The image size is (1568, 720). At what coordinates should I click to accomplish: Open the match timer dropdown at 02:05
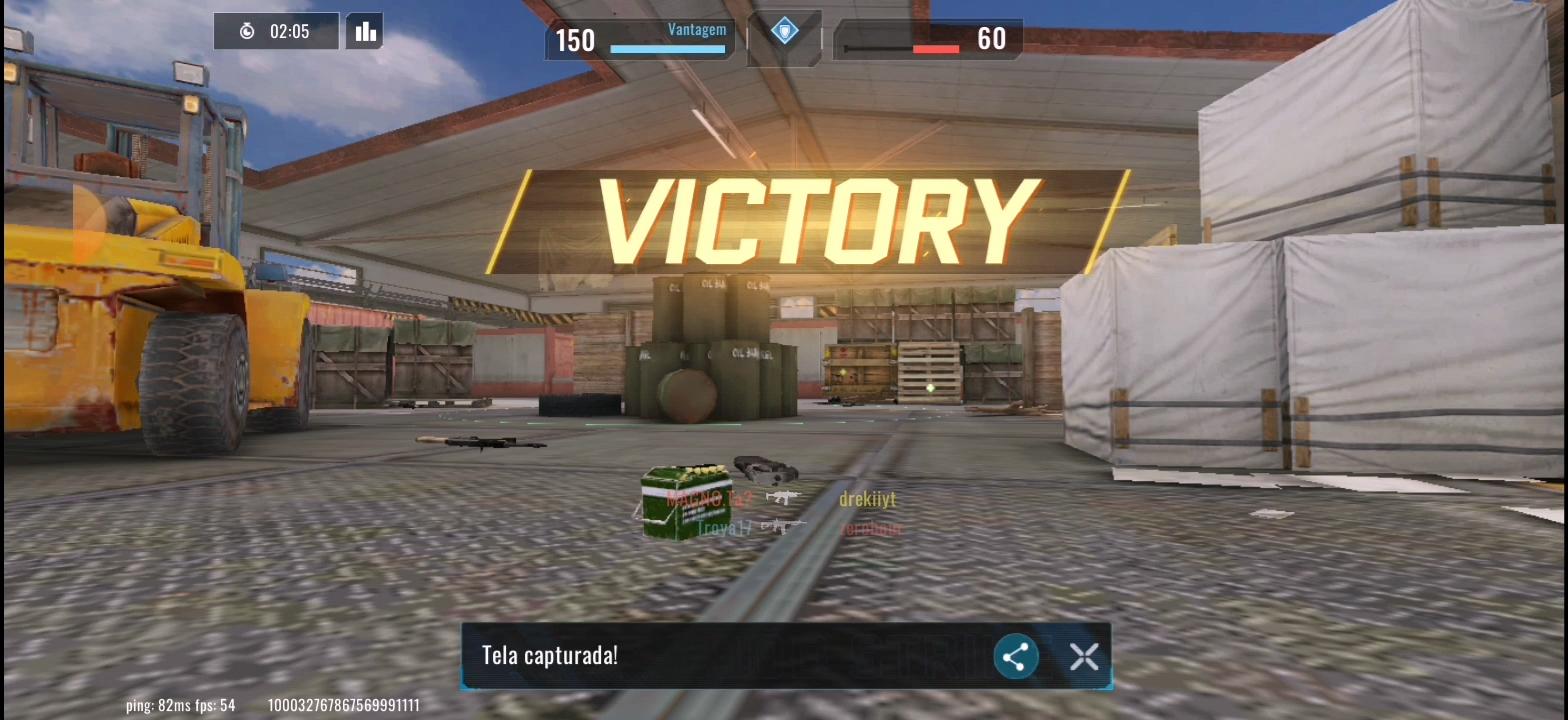coord(276,30)
